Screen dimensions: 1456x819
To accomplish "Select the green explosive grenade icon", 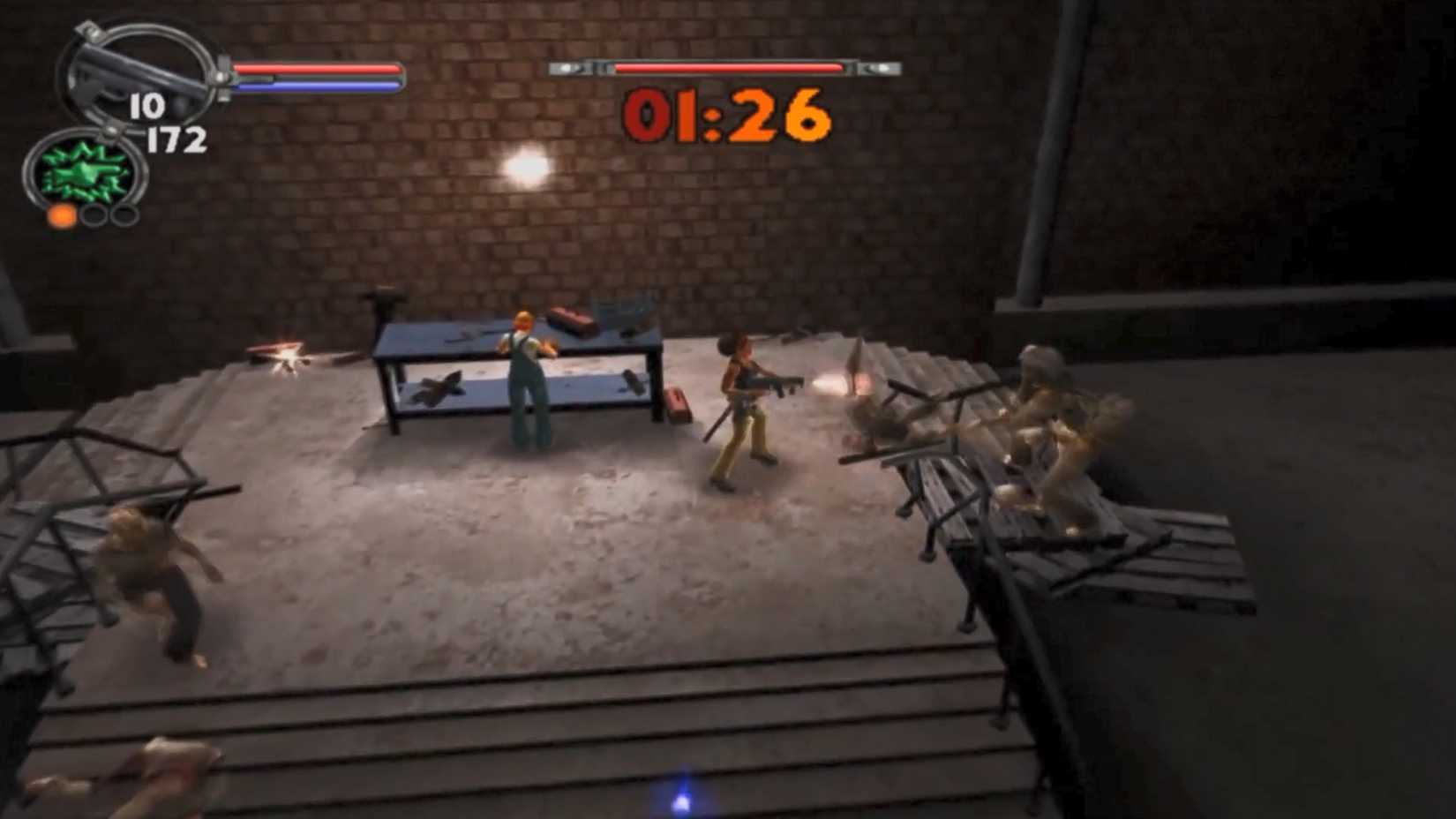I will pos(81,172).
